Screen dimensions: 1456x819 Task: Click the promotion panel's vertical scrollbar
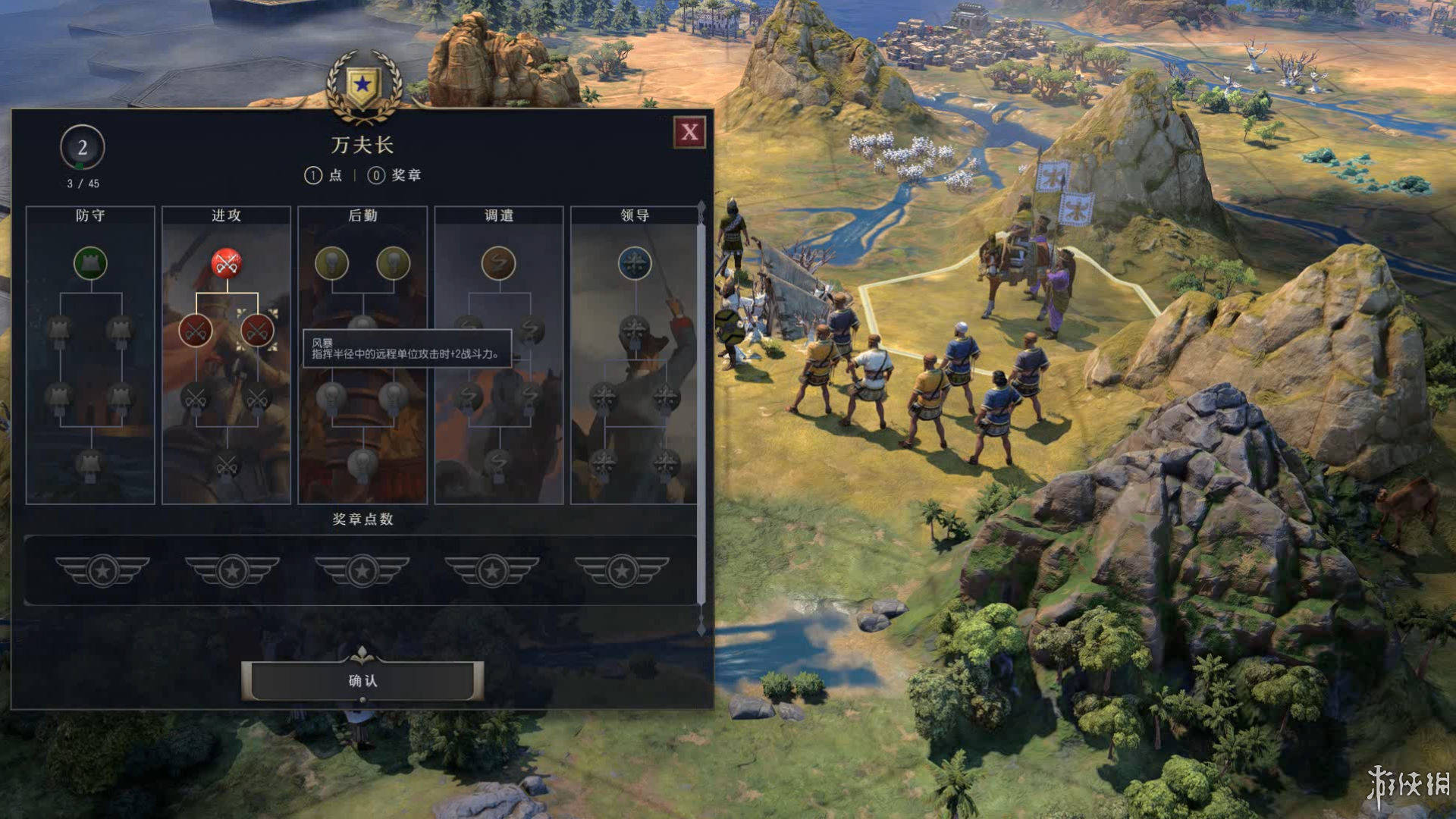pos(701,409)
